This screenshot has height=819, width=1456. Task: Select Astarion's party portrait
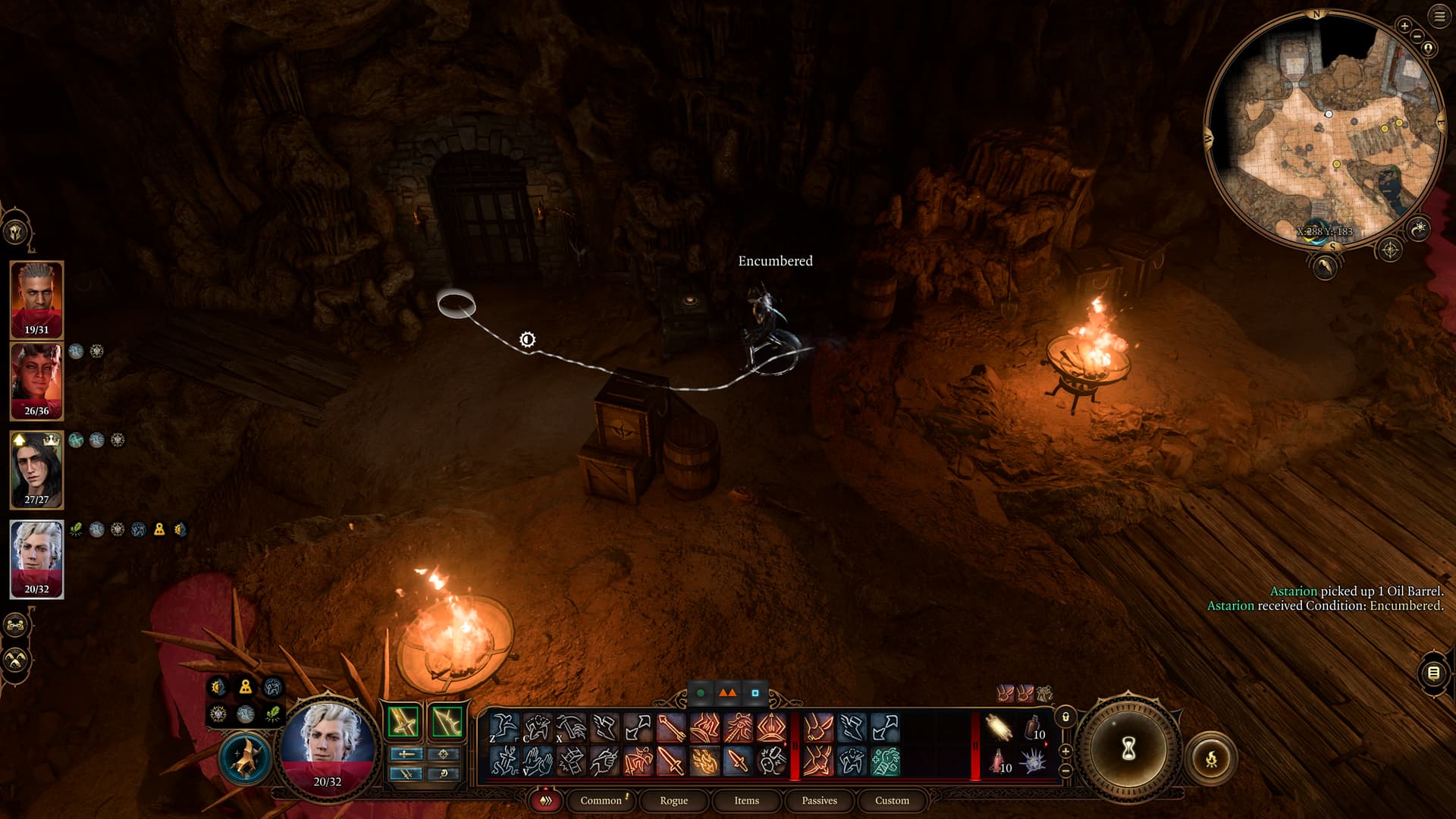[36, 559]
